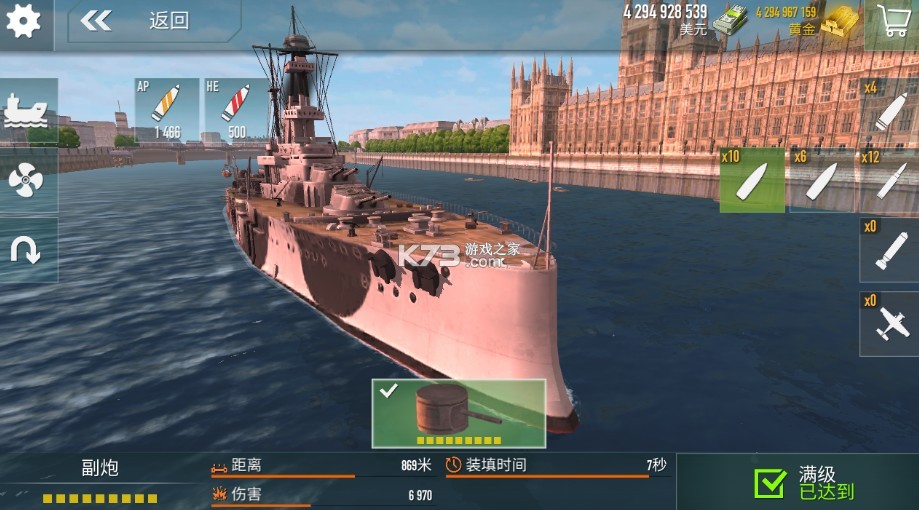Pick the checked gun turret card
Viewport: 919px width, 510px height.
(x=459, y=413)
